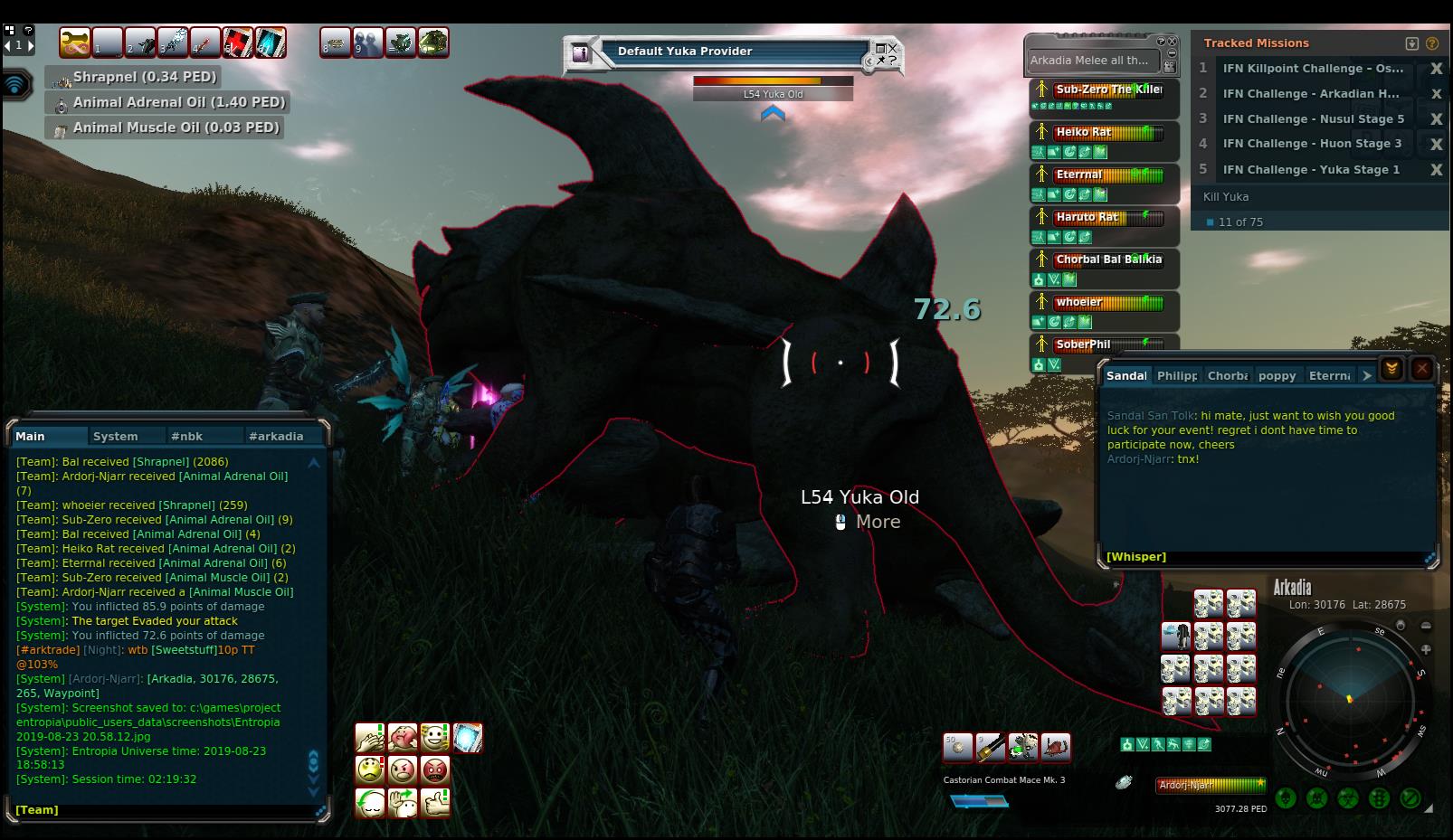Click the Whisper message input field

pos(1267,556)
